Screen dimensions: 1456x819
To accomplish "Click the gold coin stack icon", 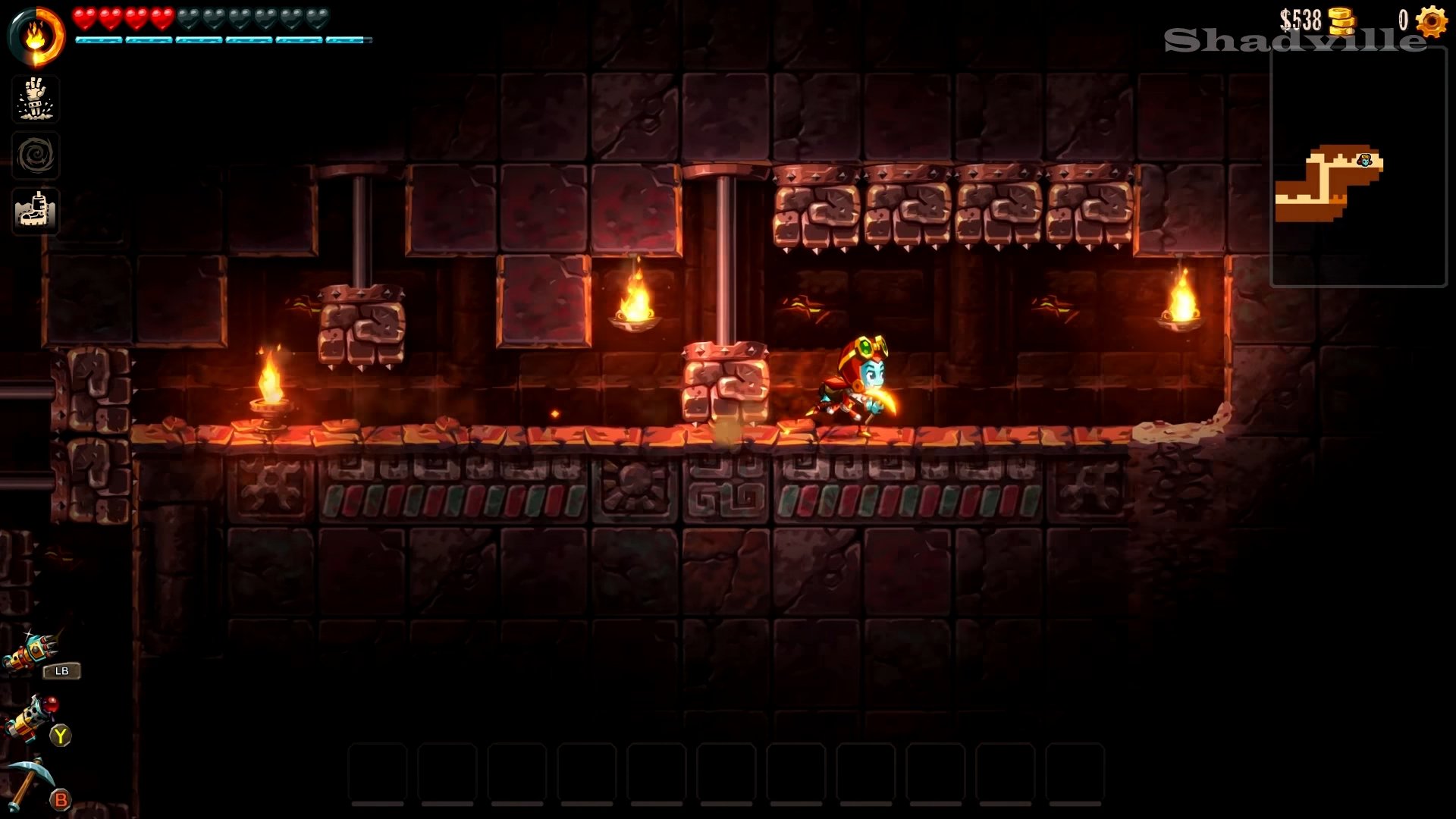I will [1341, 21].
